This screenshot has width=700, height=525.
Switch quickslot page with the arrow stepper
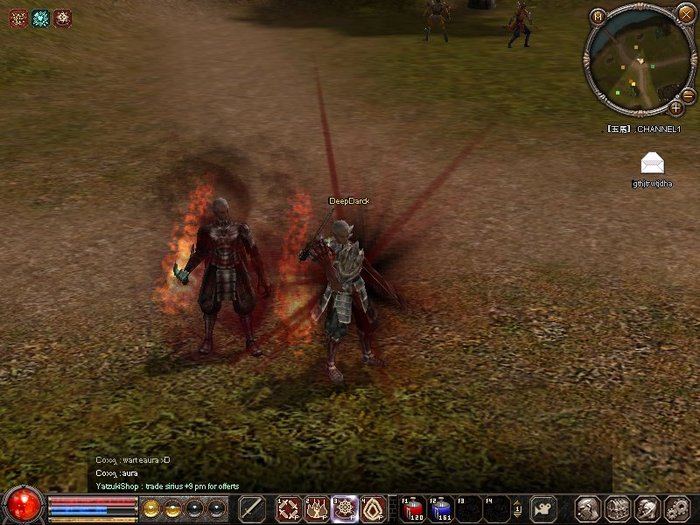click(518, 508)
